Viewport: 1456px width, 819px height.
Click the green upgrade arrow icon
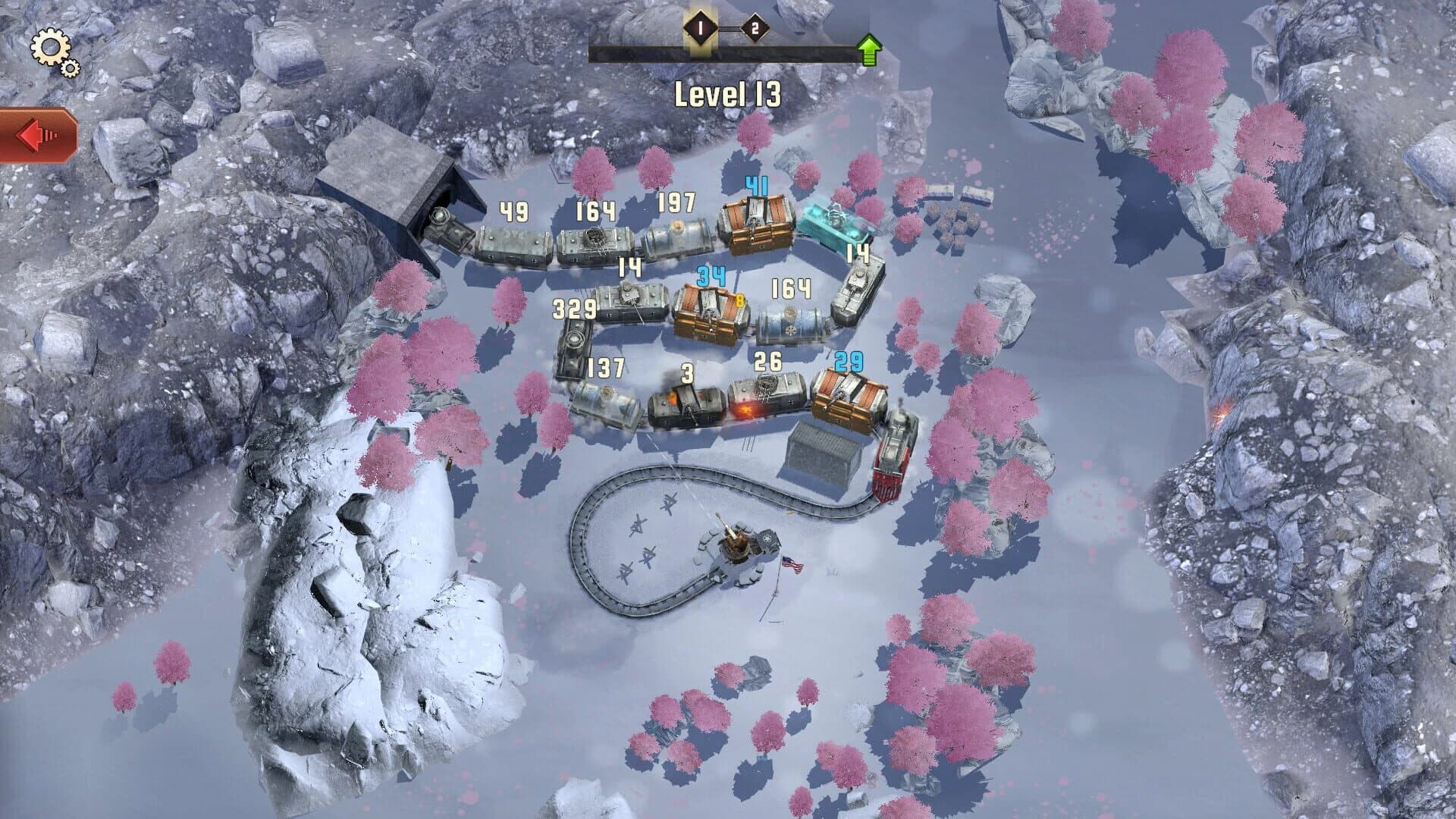(869, 48)
